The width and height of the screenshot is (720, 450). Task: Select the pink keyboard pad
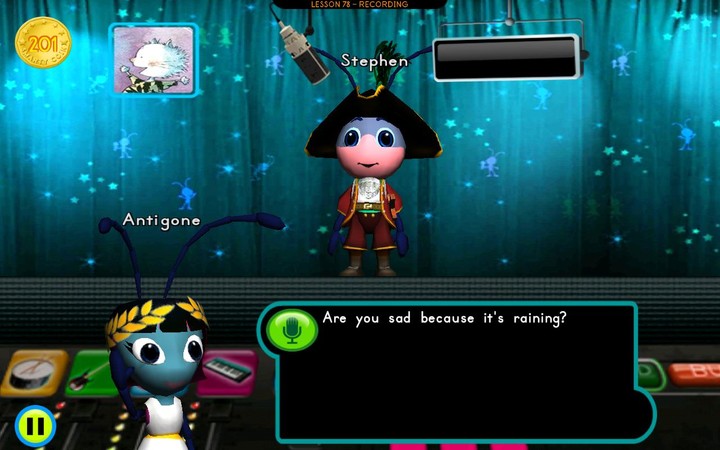pyautogui.click(x=228, y=372)
